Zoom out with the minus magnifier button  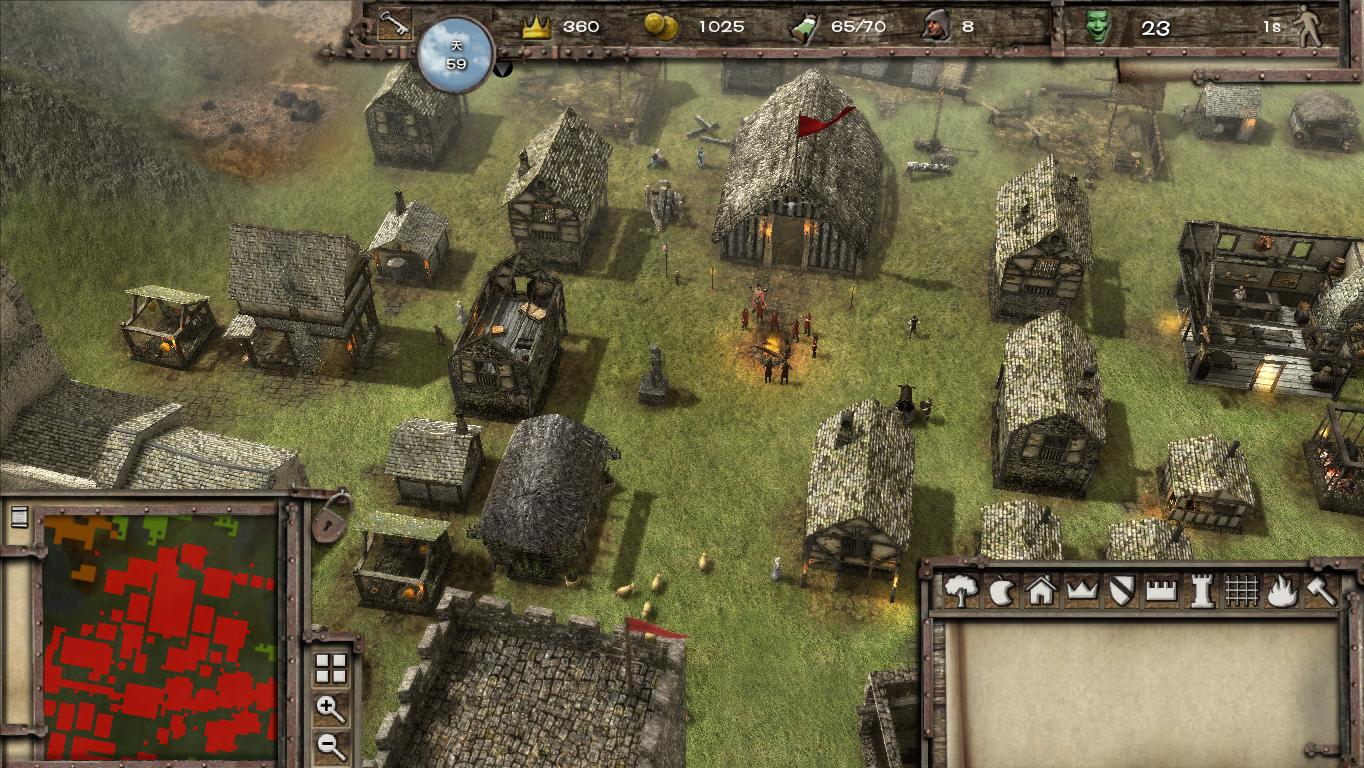(330, 745)
